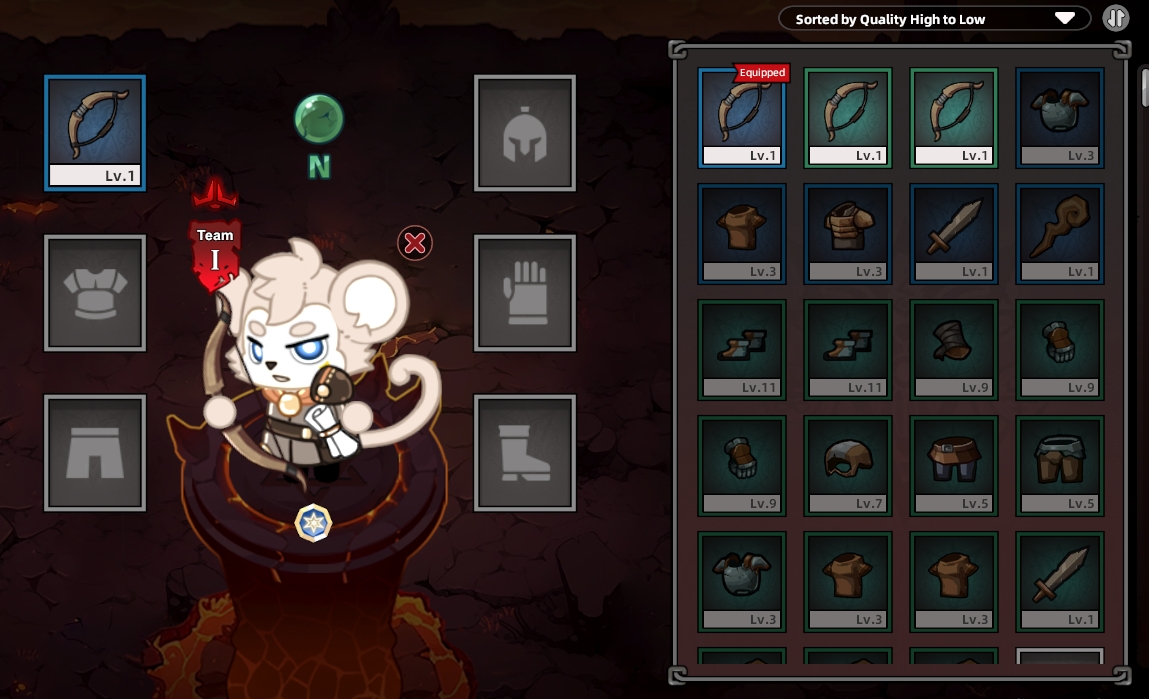Viewport: 1149px width, 699px height.
Task: Select the green N rarity orb
Action: pos(319,120)
